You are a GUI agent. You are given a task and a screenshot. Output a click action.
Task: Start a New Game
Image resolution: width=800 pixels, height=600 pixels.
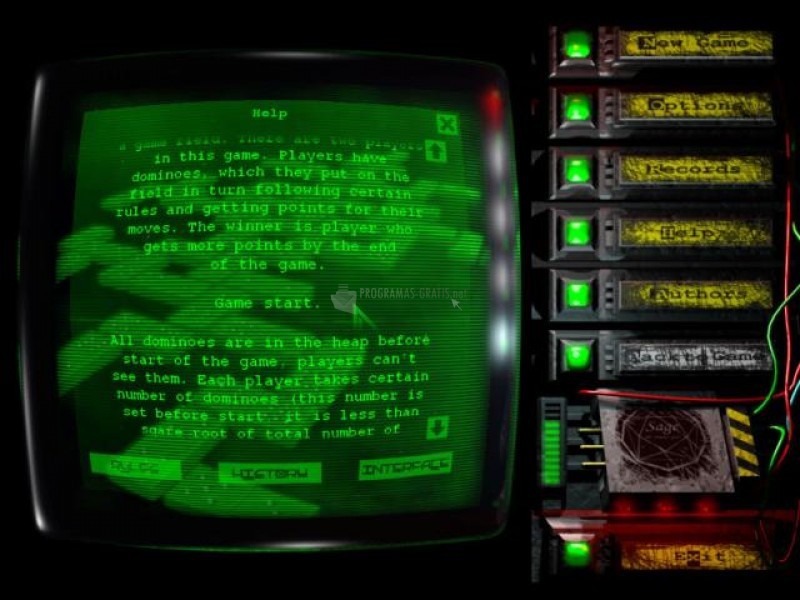694,44
